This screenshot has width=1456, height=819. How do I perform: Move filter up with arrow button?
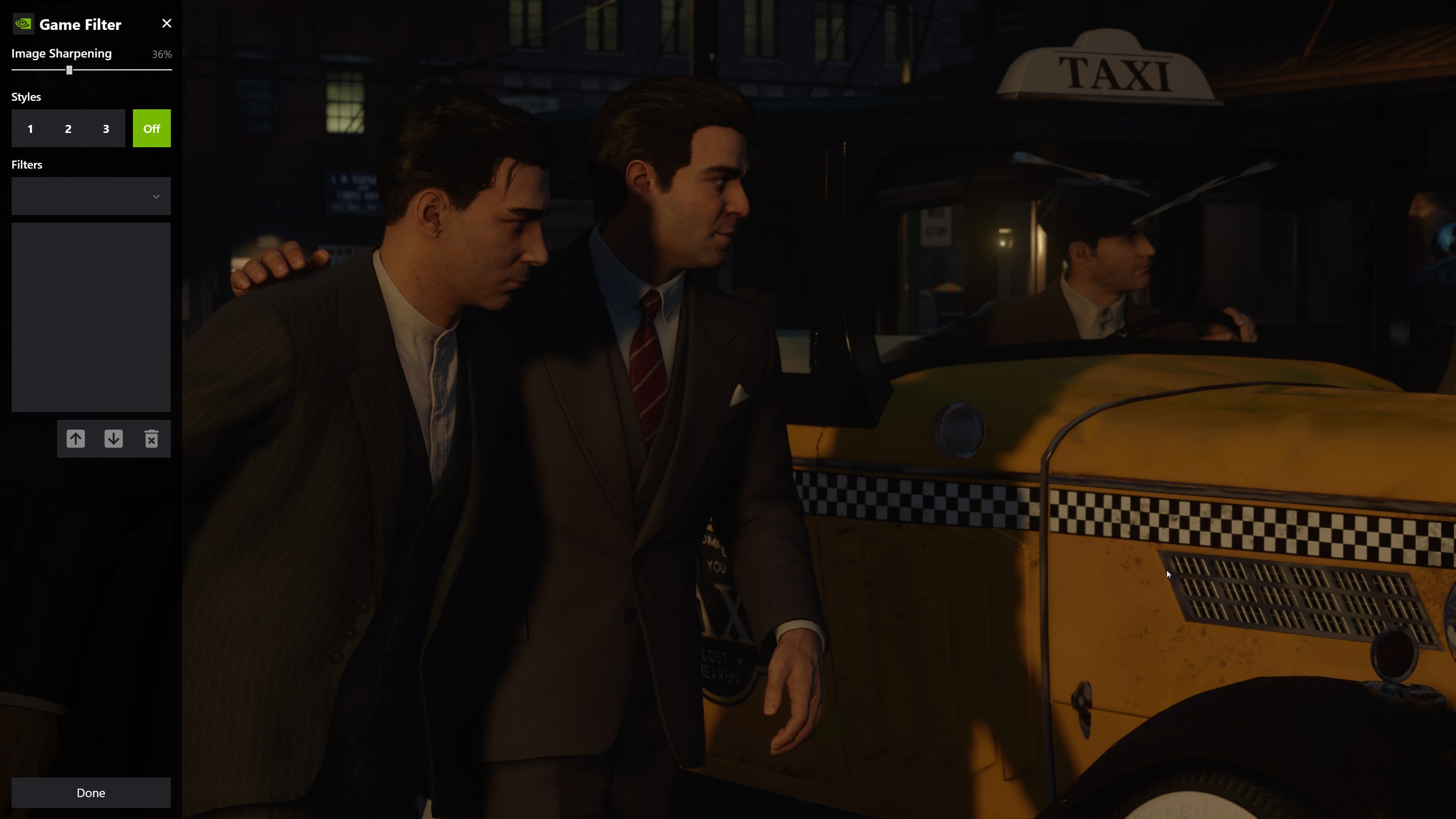pyautogui.click(x=76, y=438)
